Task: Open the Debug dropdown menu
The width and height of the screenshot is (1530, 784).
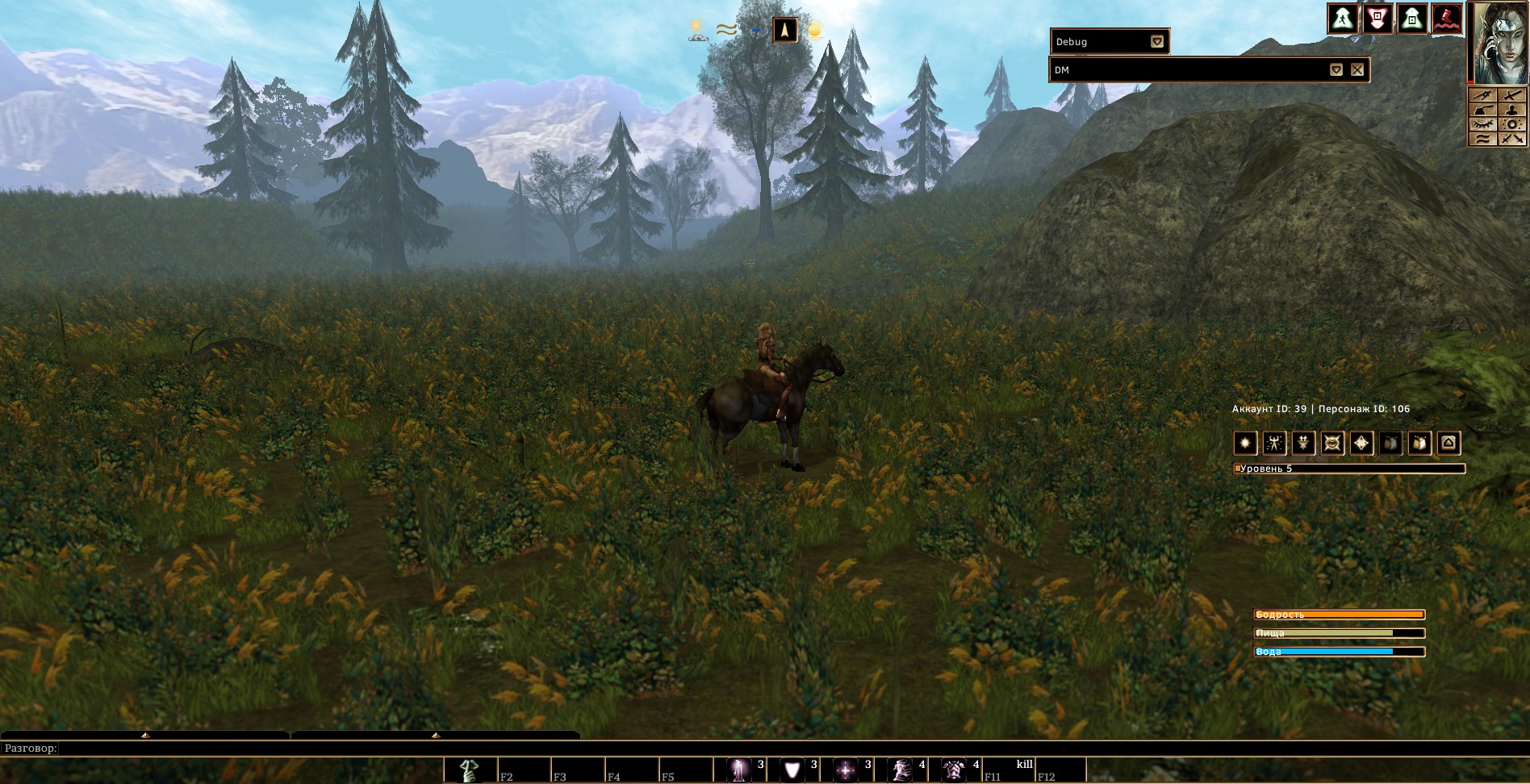Action: point(1157,42)
